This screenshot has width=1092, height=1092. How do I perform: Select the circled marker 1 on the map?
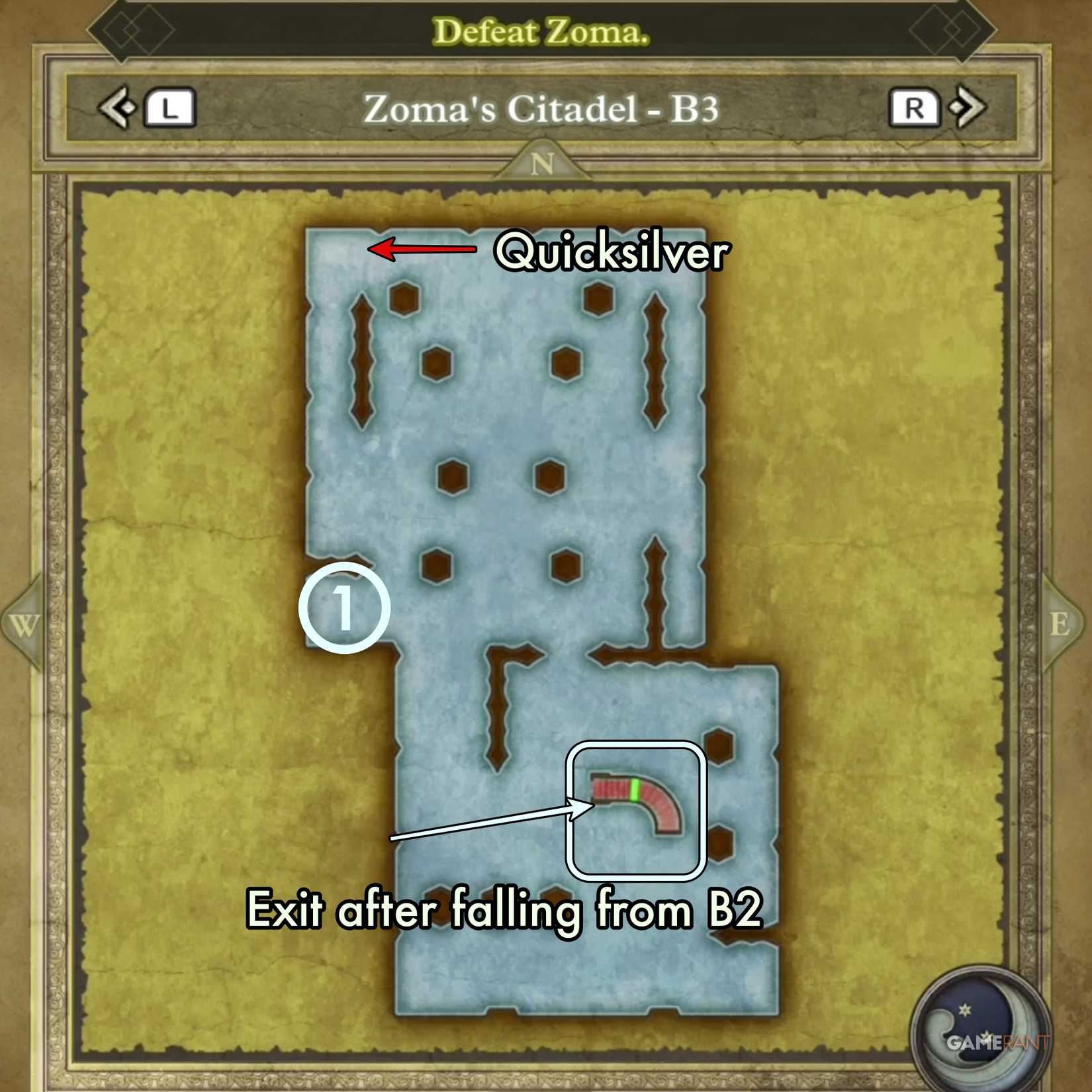pos(344,610)
